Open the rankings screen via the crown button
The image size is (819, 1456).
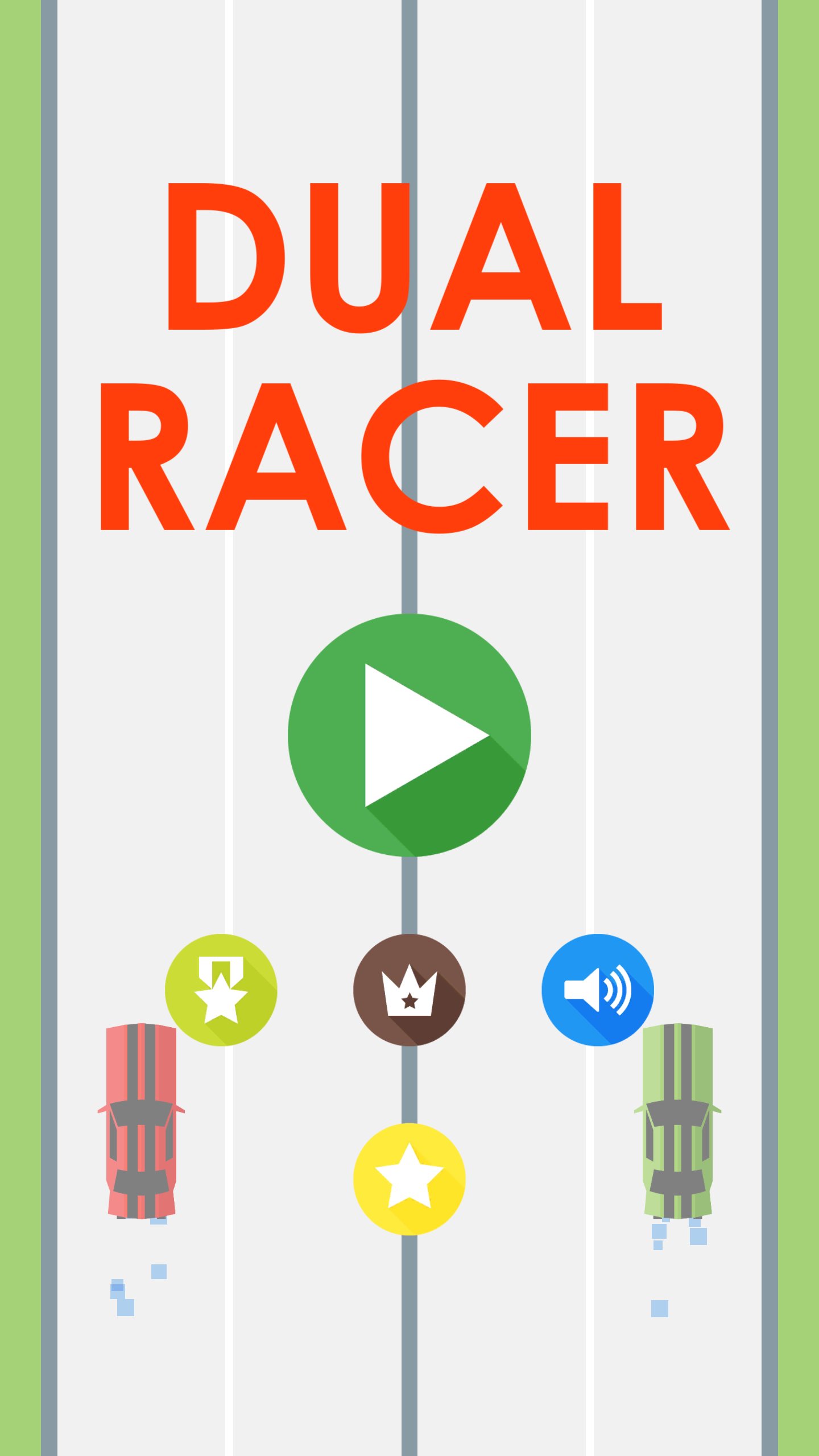(x=409, y=990)
